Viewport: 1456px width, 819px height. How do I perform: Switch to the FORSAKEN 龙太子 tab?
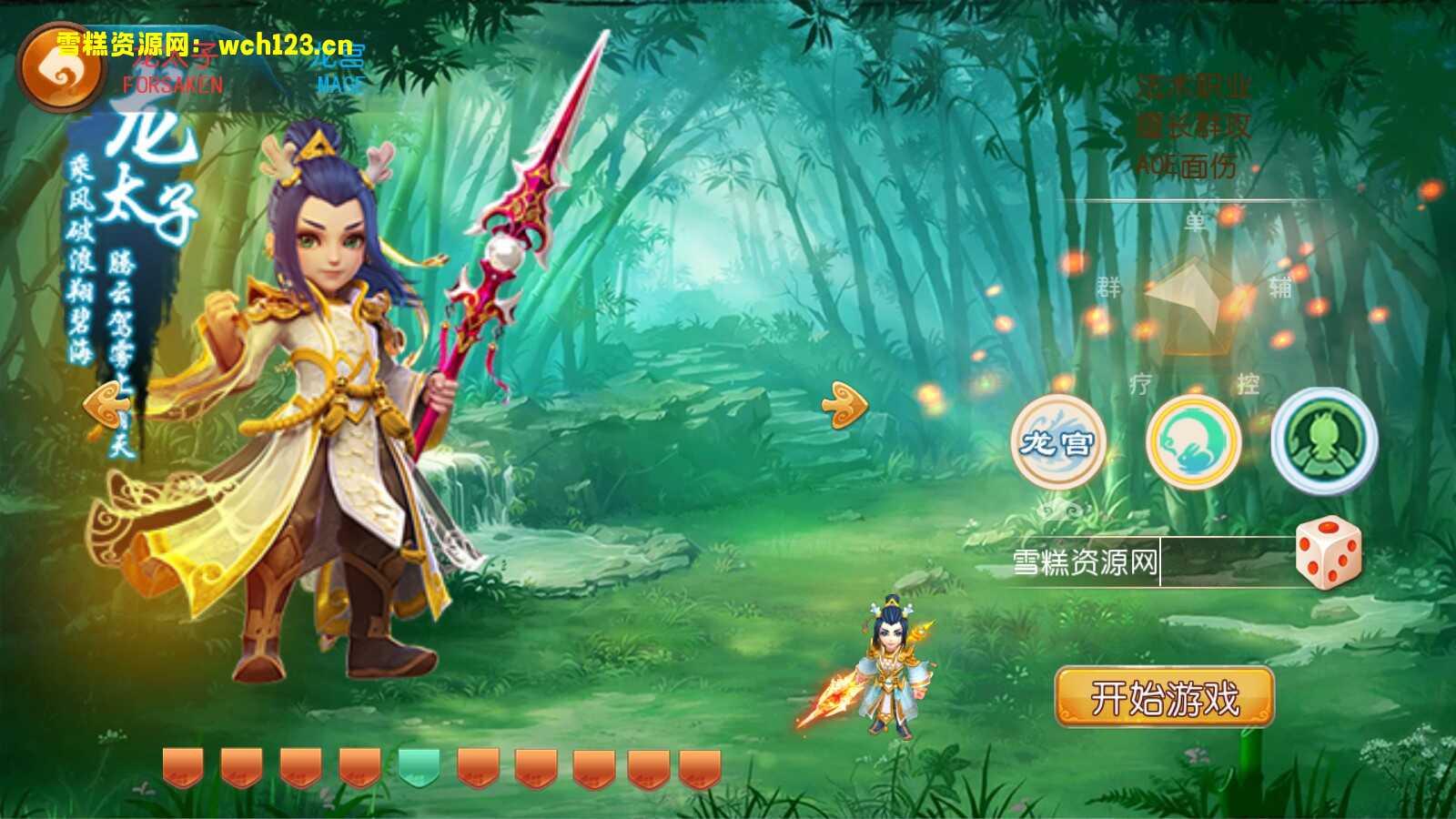171,71
